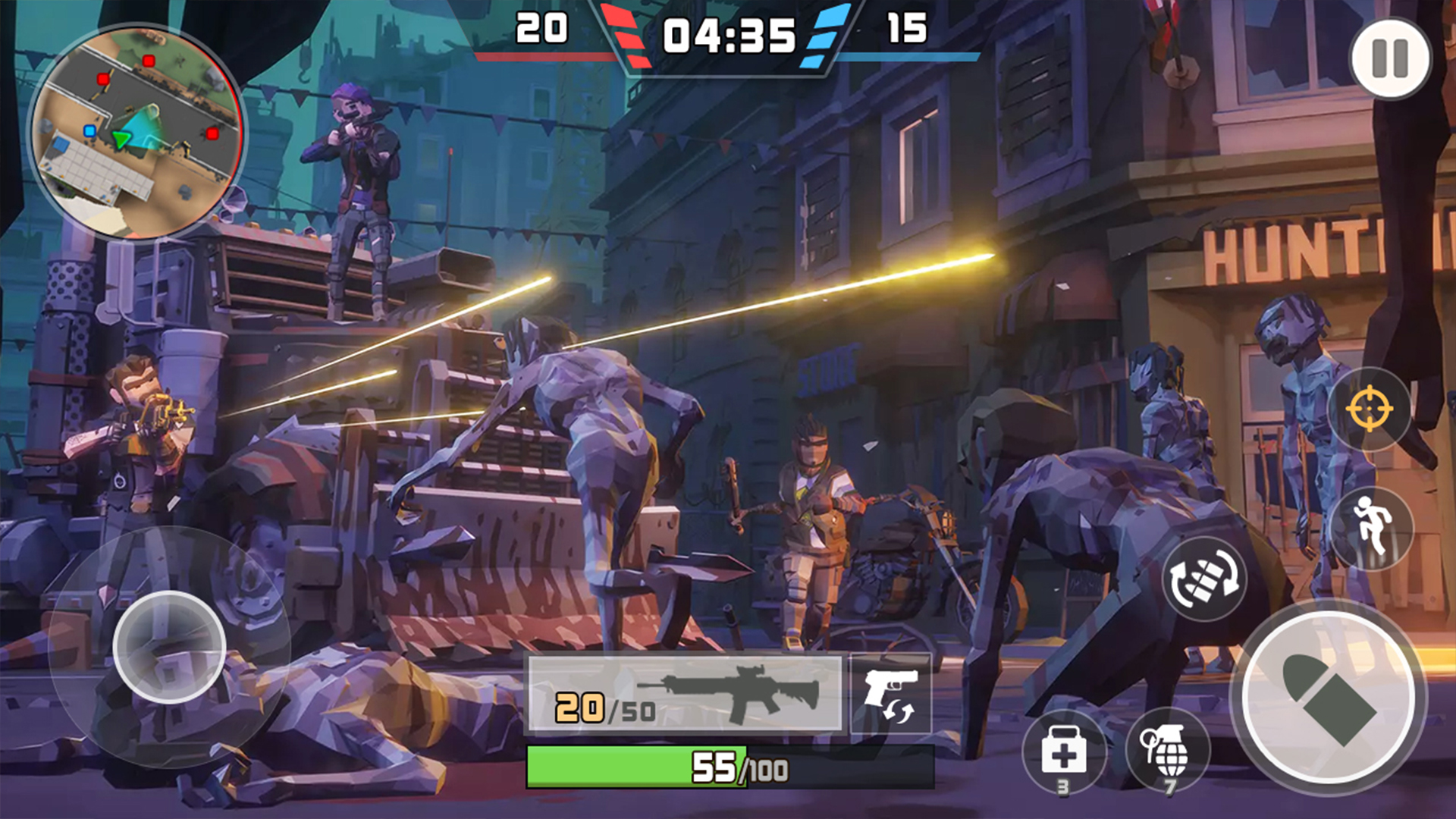The image size is (1456, 819).
Task: Toggle aim with the crosshair button
Action: [1369, 409]
